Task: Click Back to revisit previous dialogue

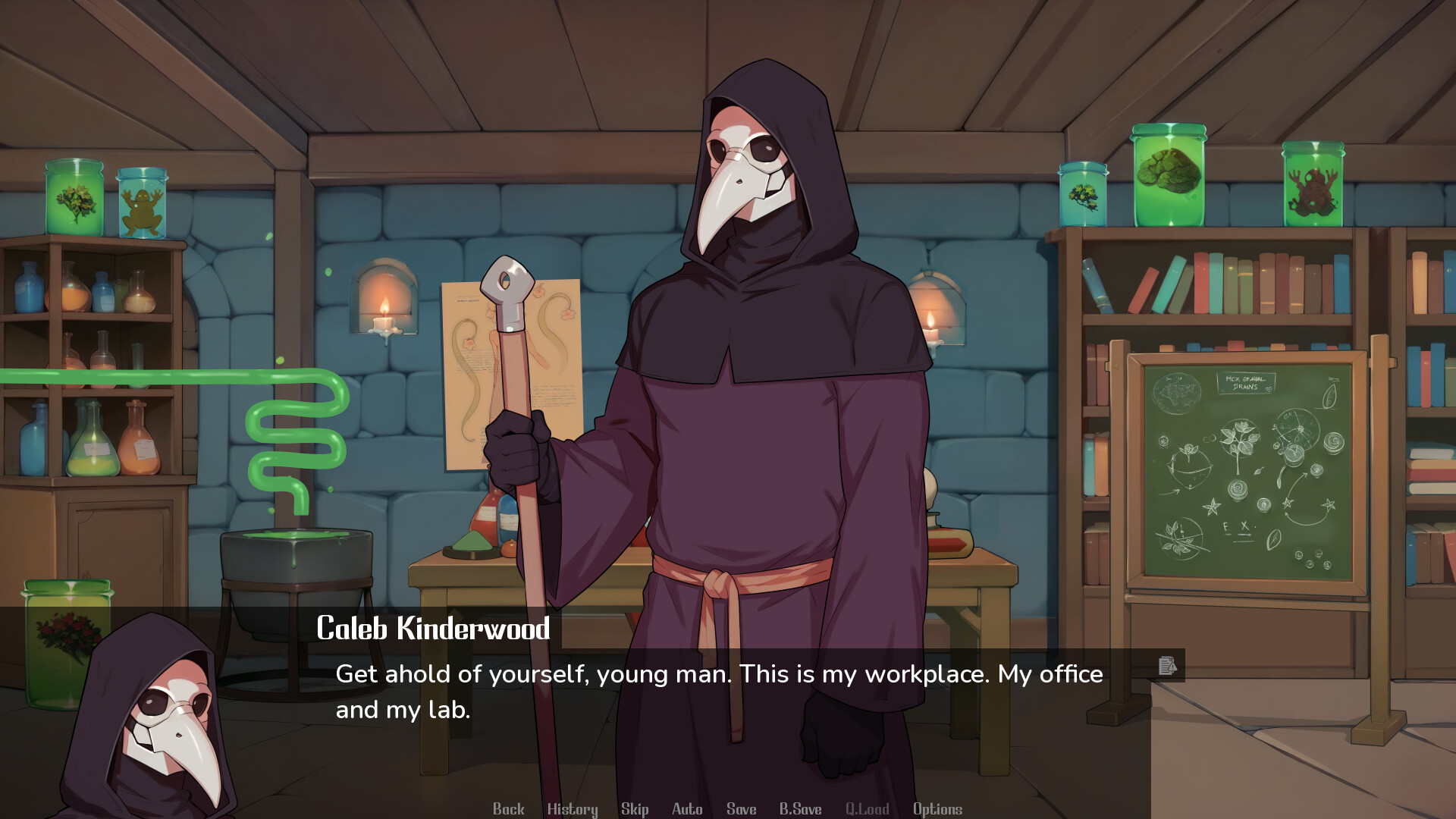Action: tap(509, 808)
